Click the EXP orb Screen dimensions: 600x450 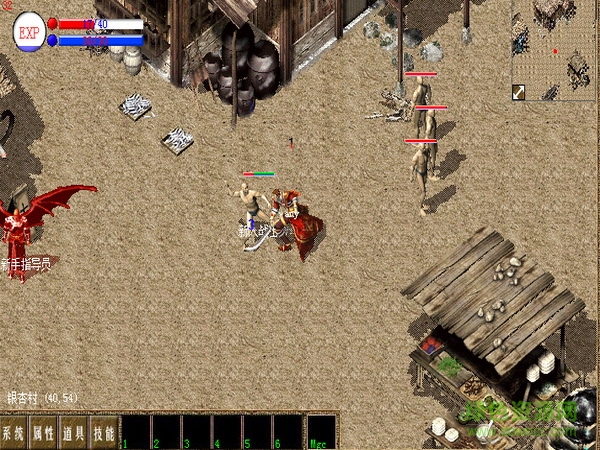point(29,32)
